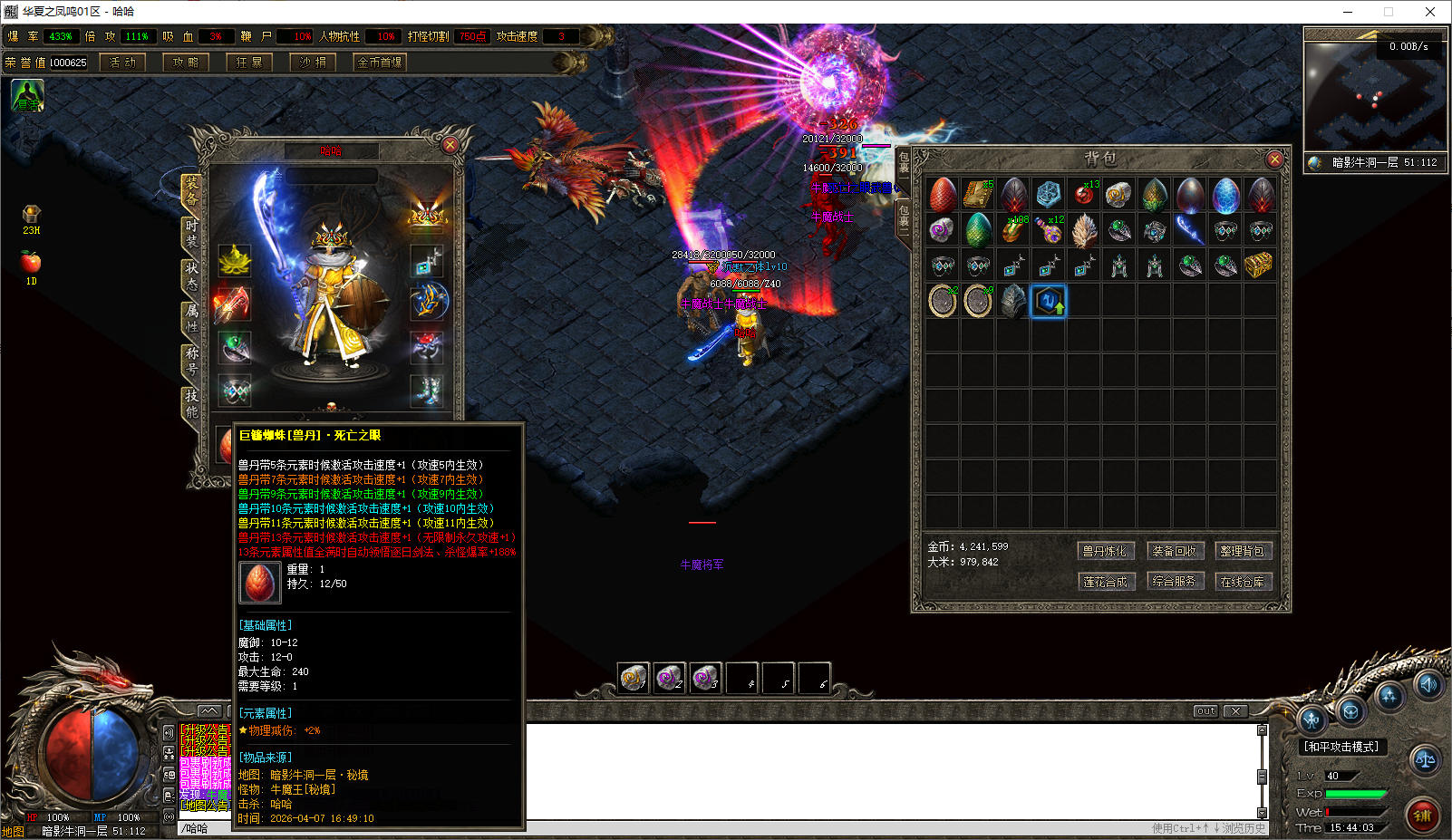The height and width of the screenshot is (840, 1452).
Task: Close the character equipment panel
Action: [450, 145]
